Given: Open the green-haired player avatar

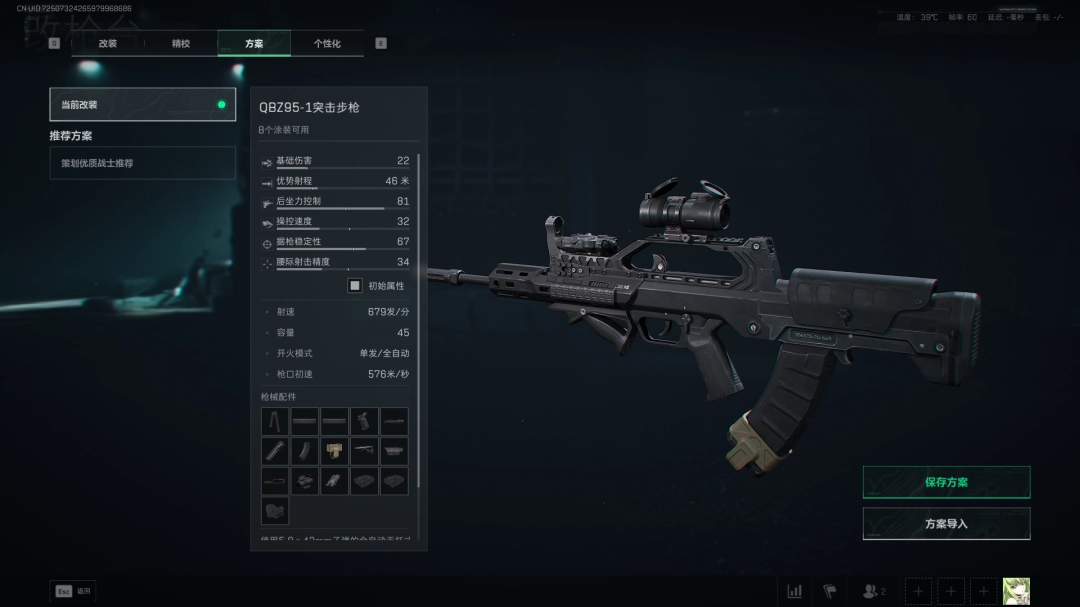Looking at the screenshot, I should click(x=1016, y=591).
